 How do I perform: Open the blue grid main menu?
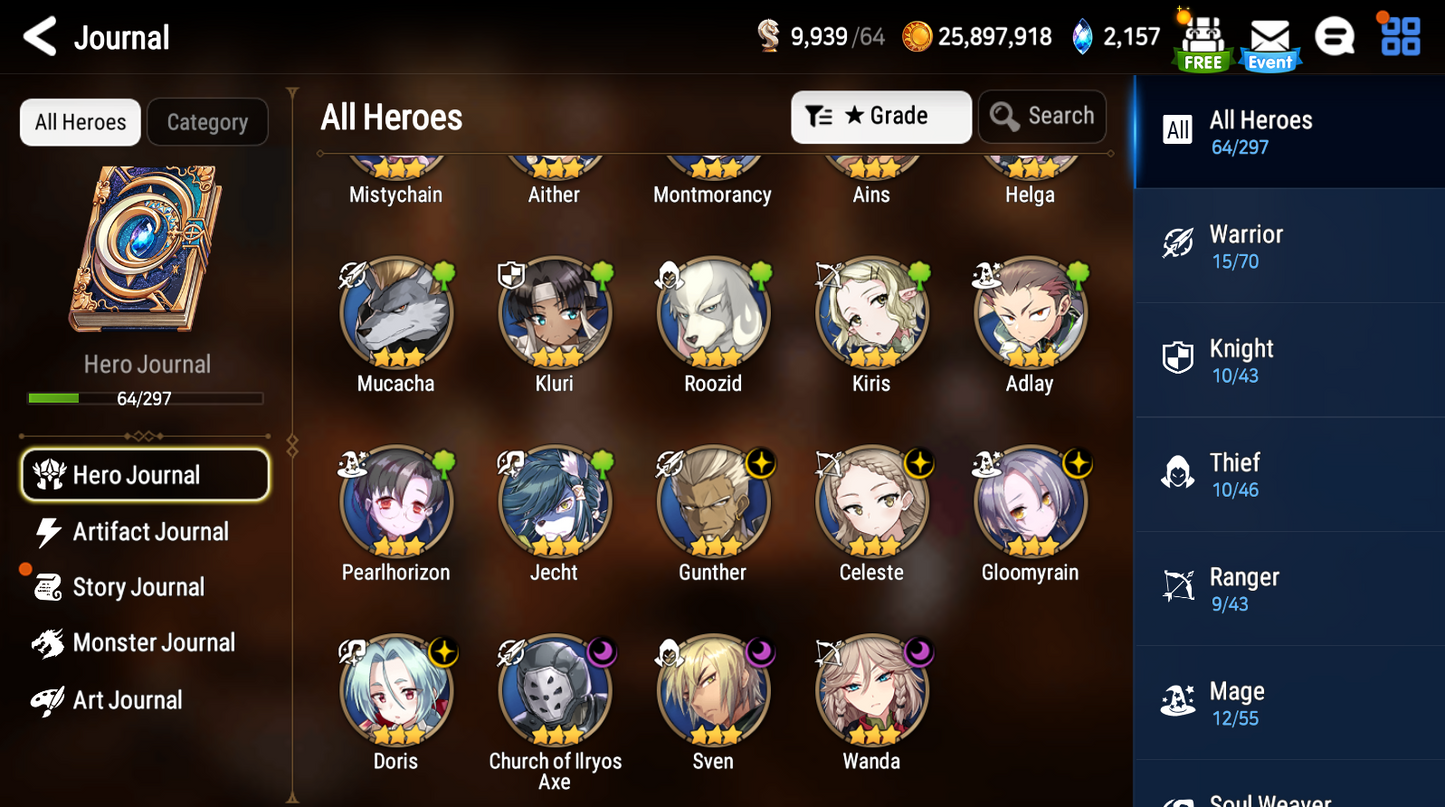(x=1400, y=36)
